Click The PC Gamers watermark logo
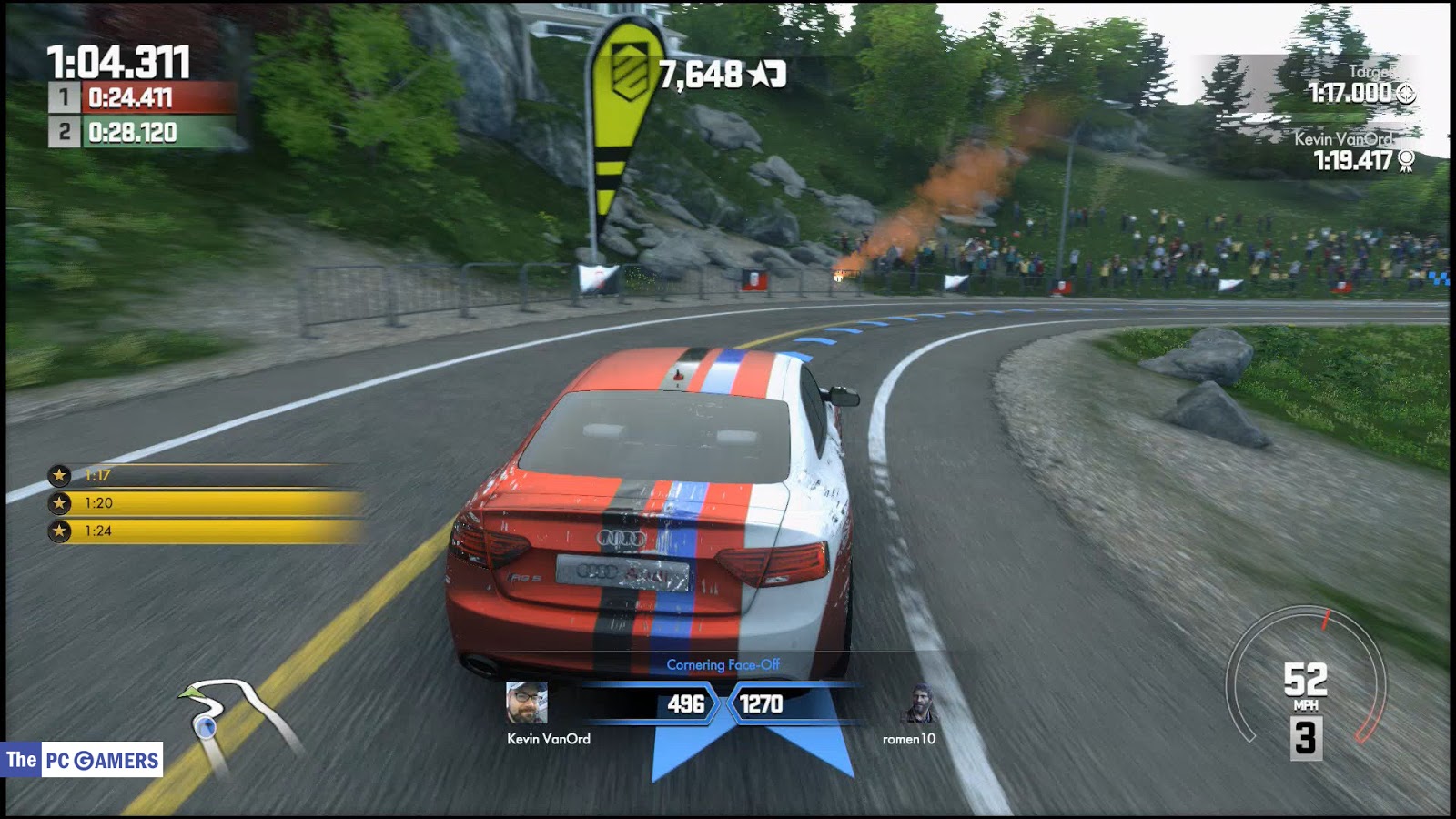The width and height of the screenshot is (1456, 819). pyautogui.click(x=83, y=760)
